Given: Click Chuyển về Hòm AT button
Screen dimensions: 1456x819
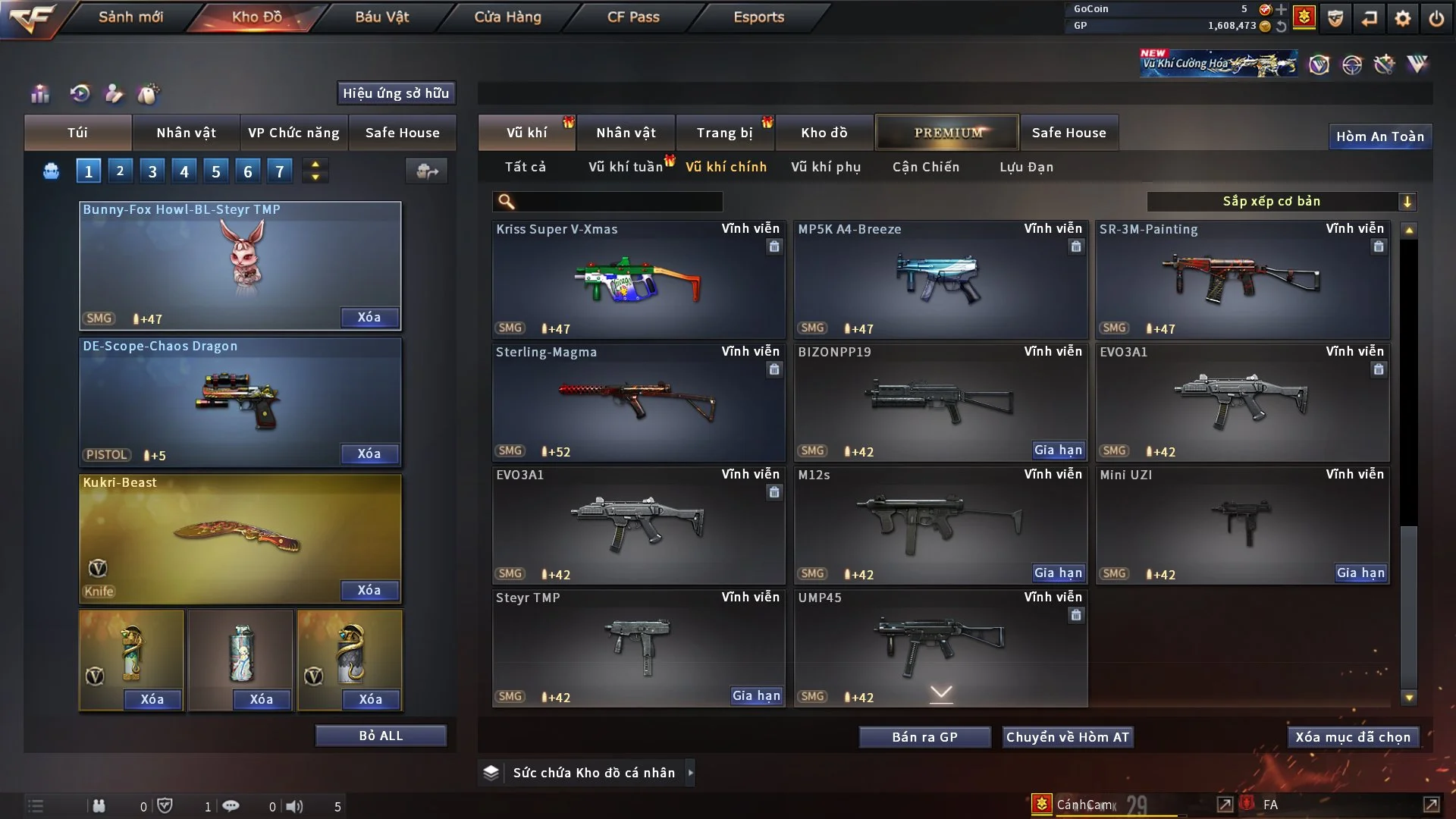Looking at the screenshot, I should click(x=1067, y=737).
